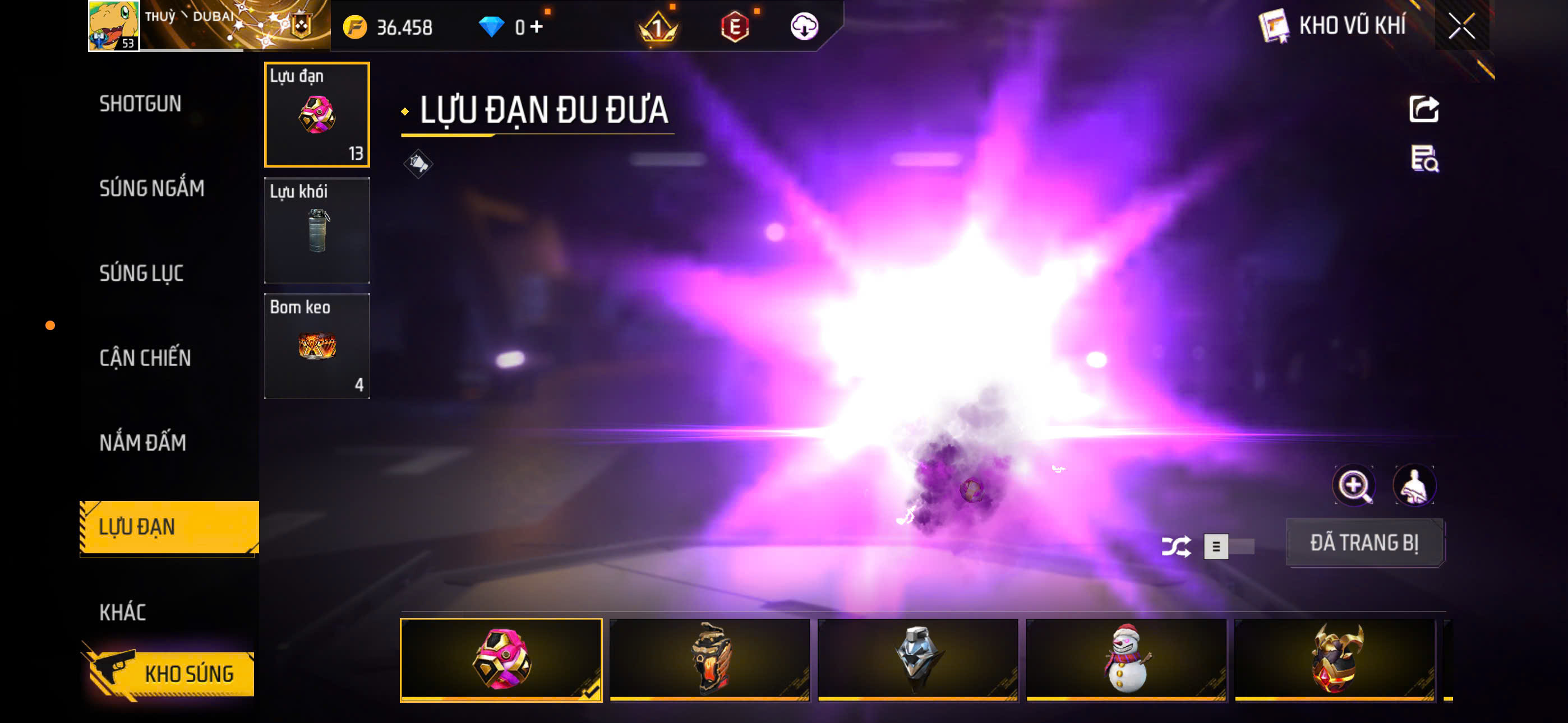The height and width of the screenshot is (723, 1568).
Task: Open the Lựu khói item slot
Action: [x=317, y=230]
